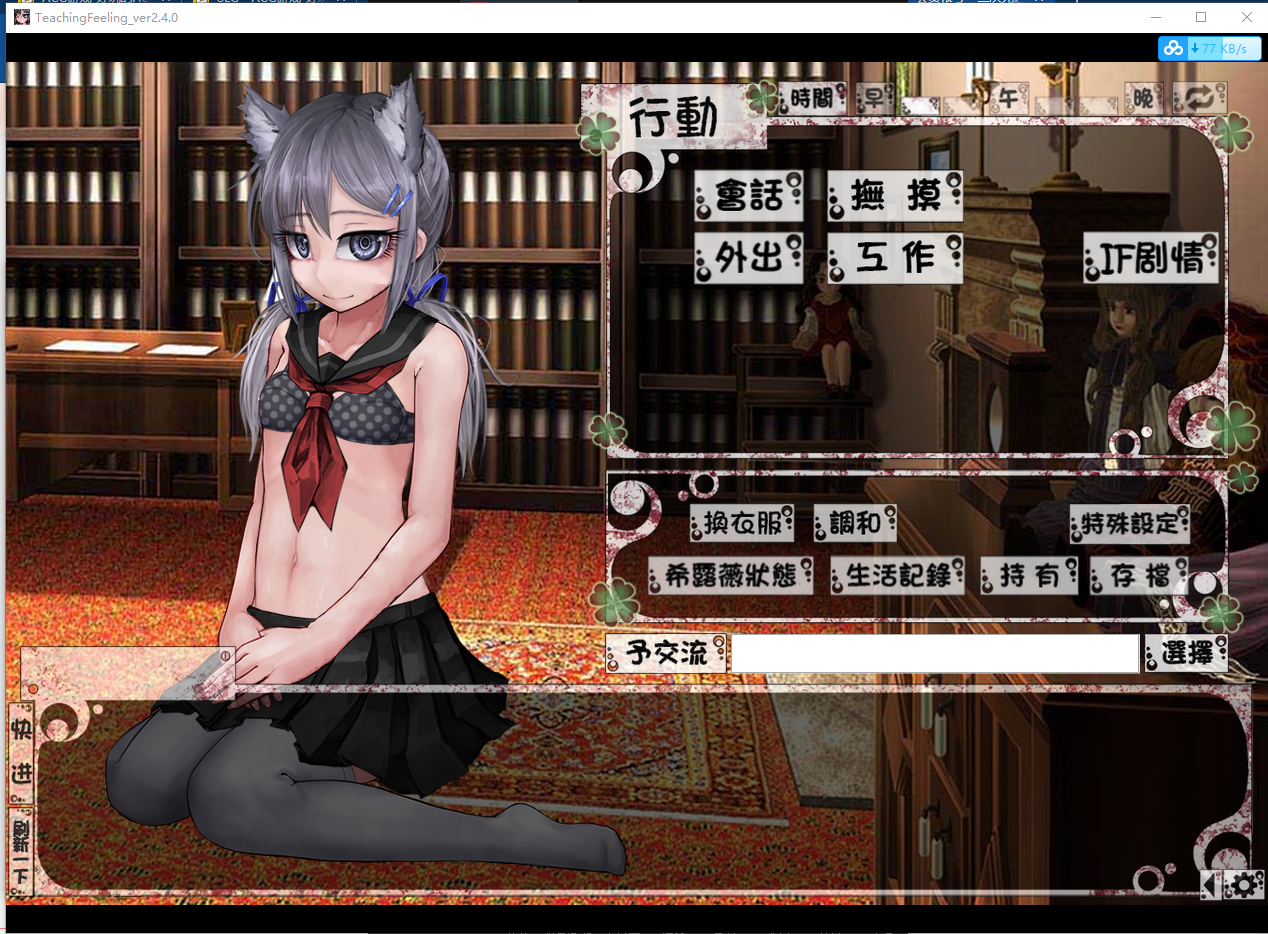Open the 生活記錄 life record
The image size is (1268, 934).
point(898,576)
